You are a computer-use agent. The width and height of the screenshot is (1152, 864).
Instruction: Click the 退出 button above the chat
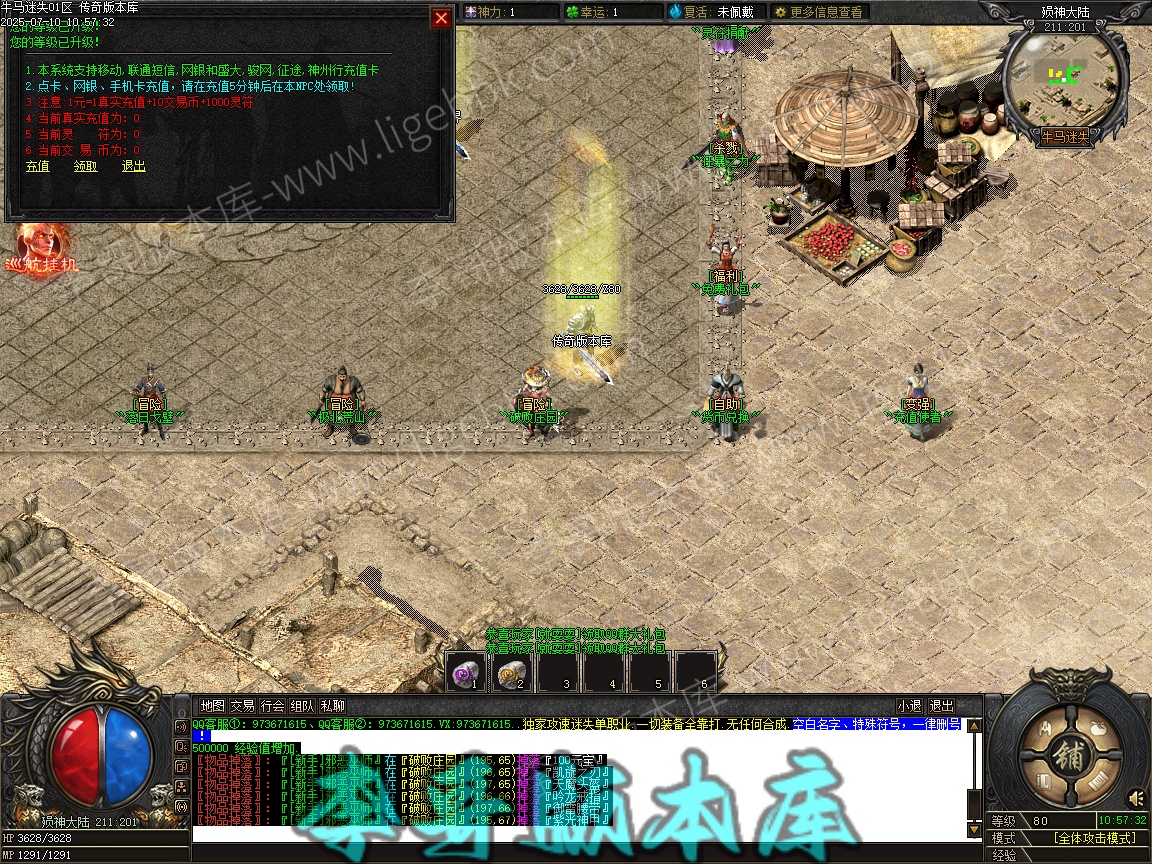pos(941,706)
